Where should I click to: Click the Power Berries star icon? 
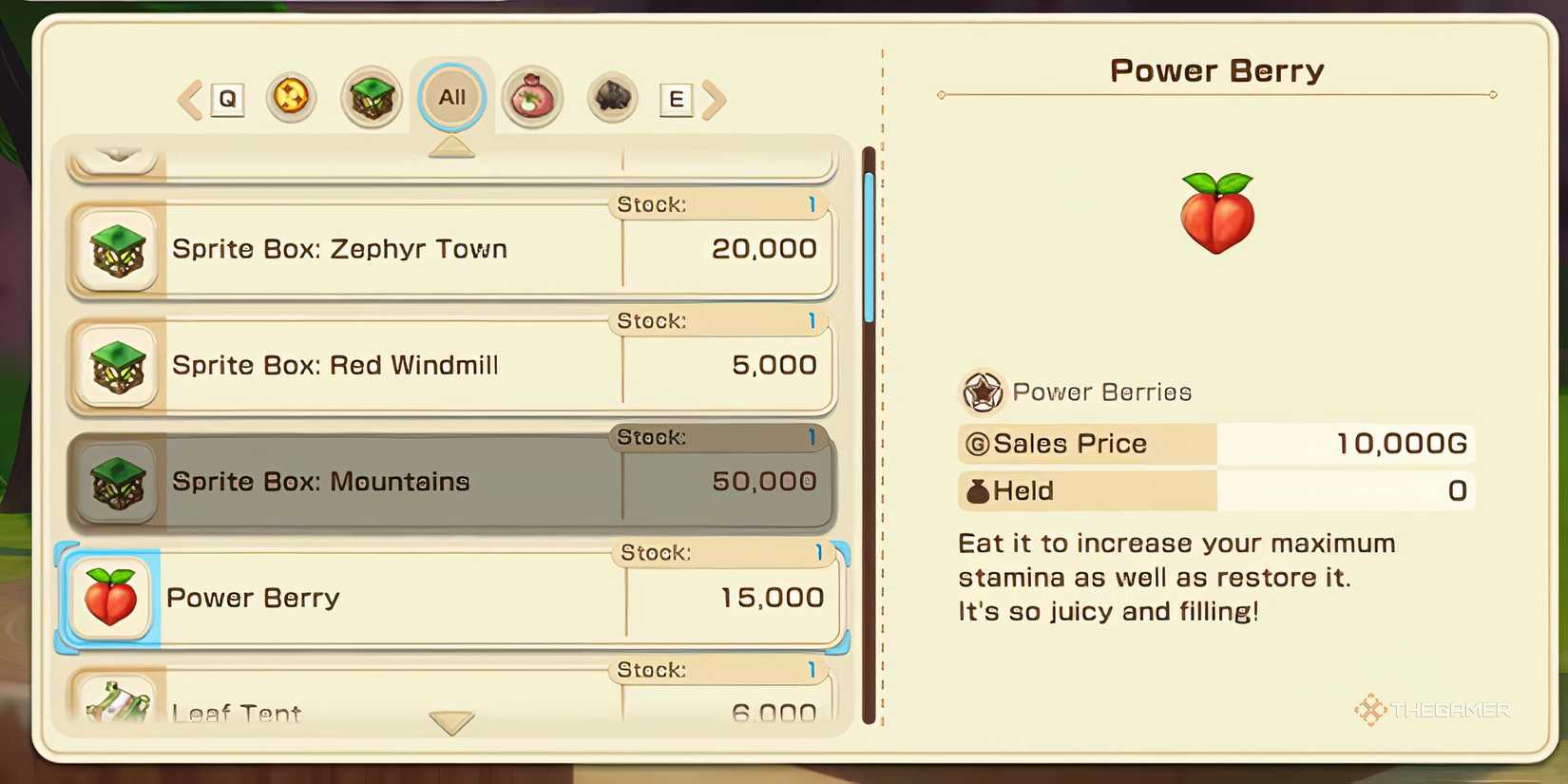click(983, 392)
